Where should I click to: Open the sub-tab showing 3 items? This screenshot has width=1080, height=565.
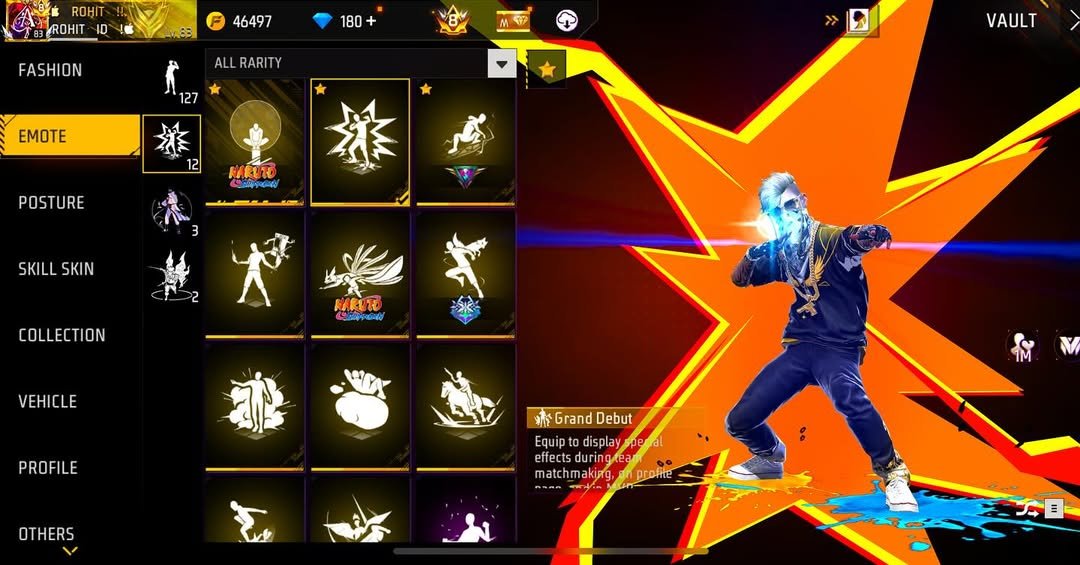(172, 213)
